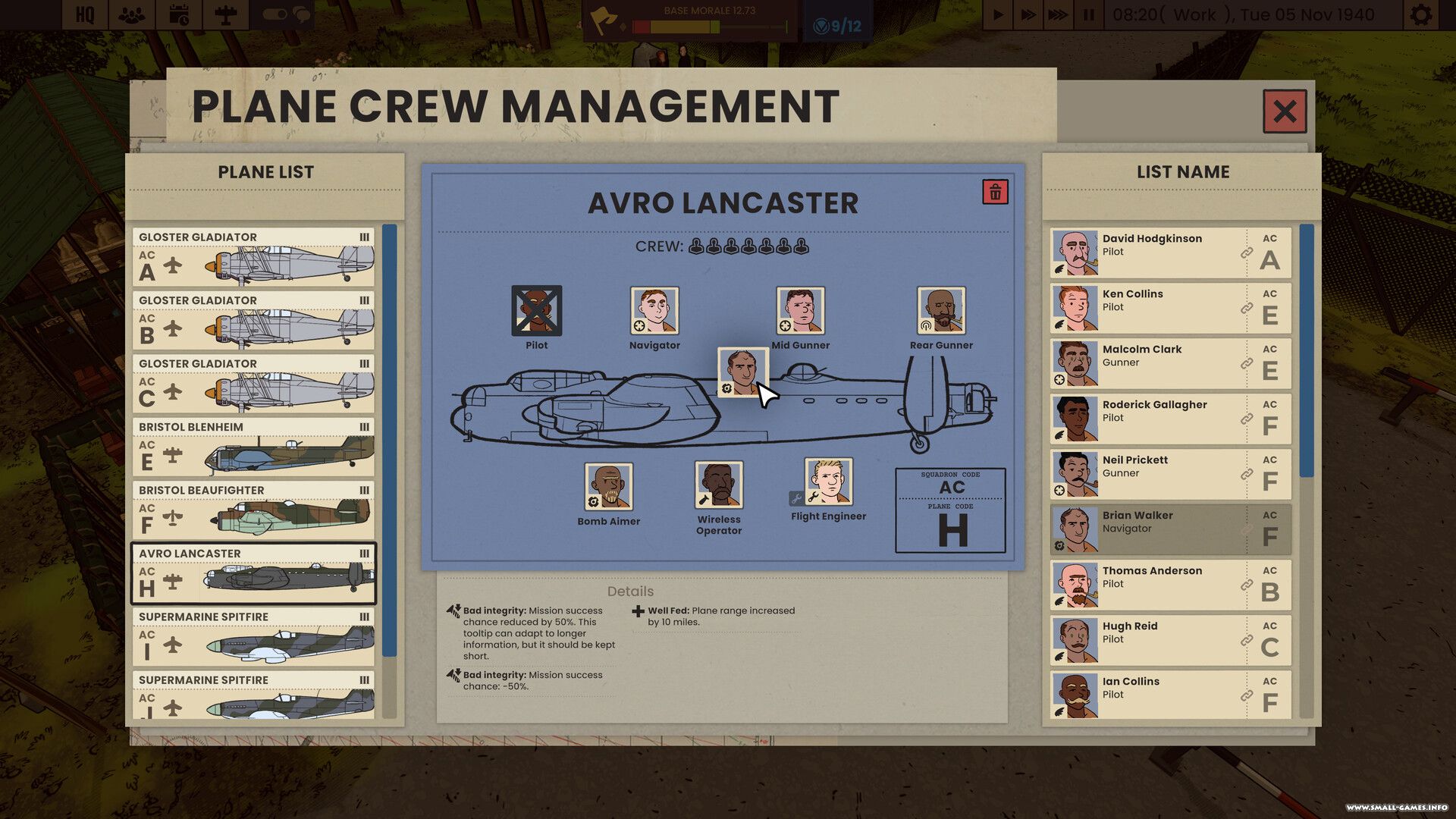Choose the Wireless Operator crew portrait
This screenshot has width=1456, height=819.
pyautogui.click(x=718, y=485)
